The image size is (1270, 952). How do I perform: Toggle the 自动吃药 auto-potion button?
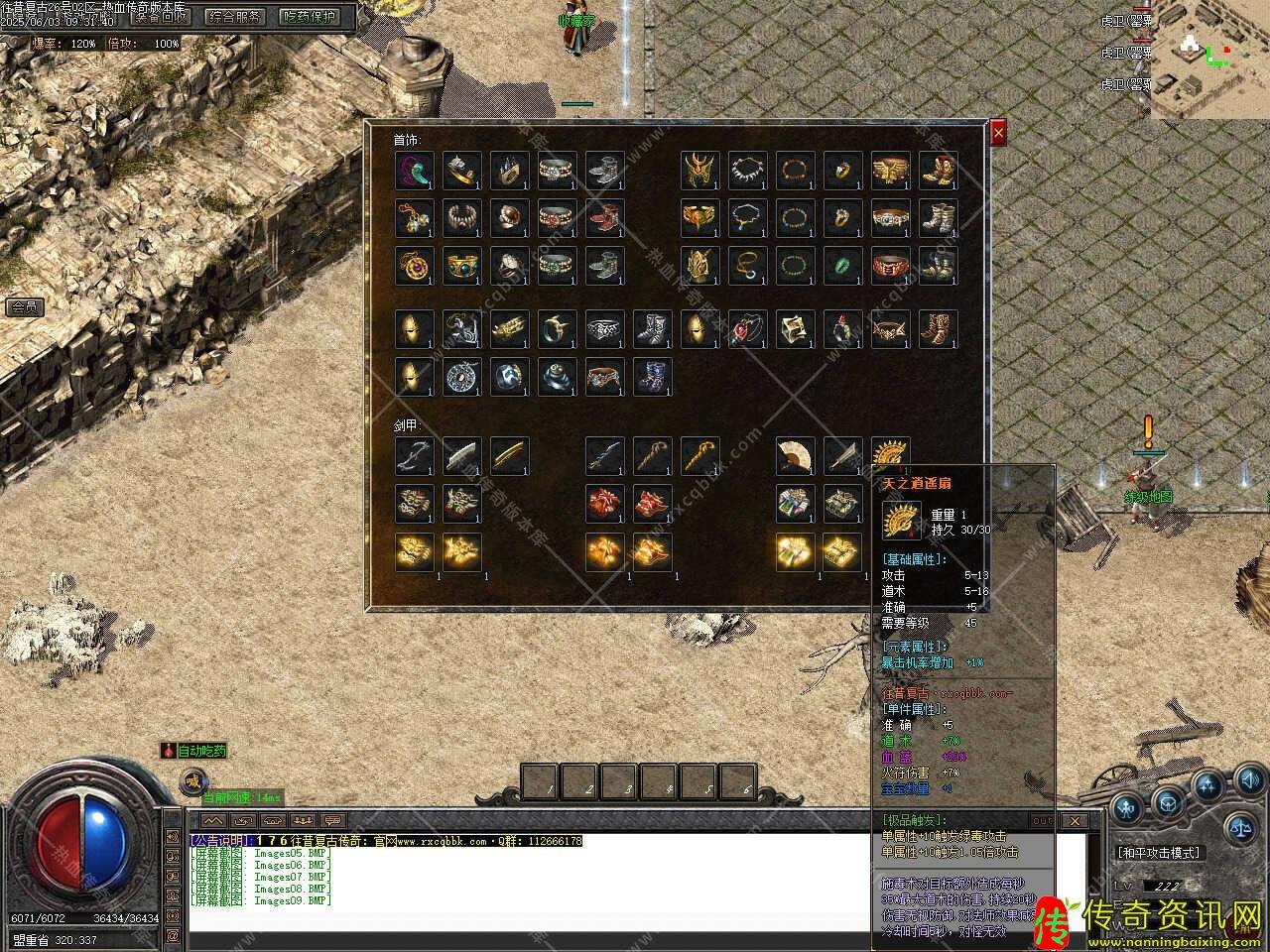tap(195, 751)
